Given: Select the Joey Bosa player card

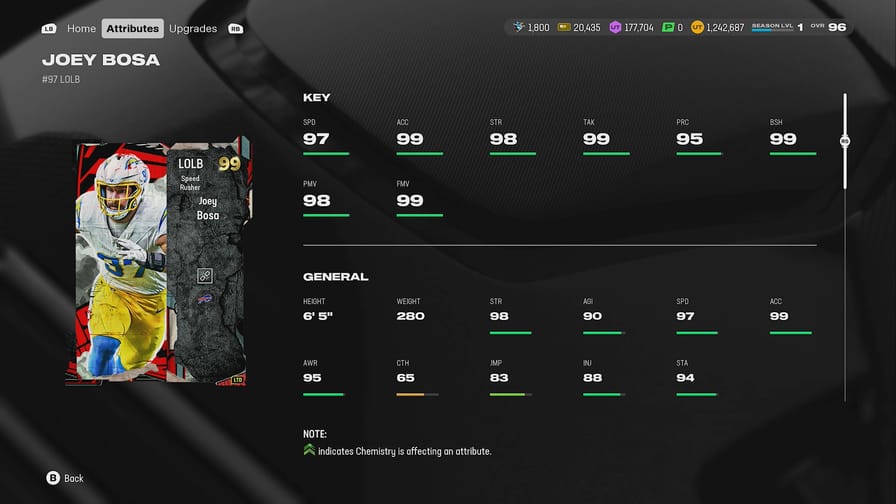Looking at the screenshot, I should 158,261.
